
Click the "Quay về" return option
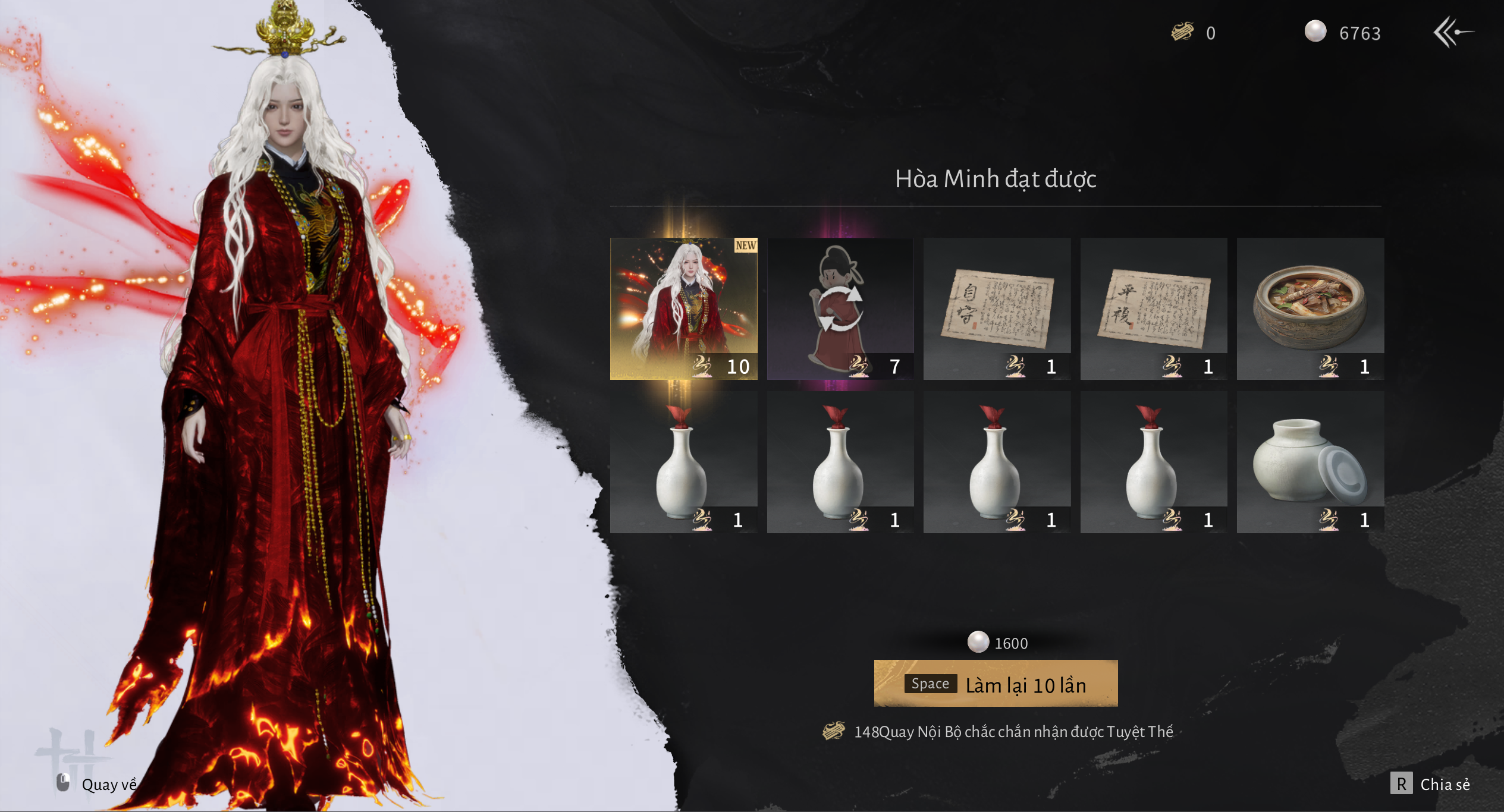click(x=98, y=784)
